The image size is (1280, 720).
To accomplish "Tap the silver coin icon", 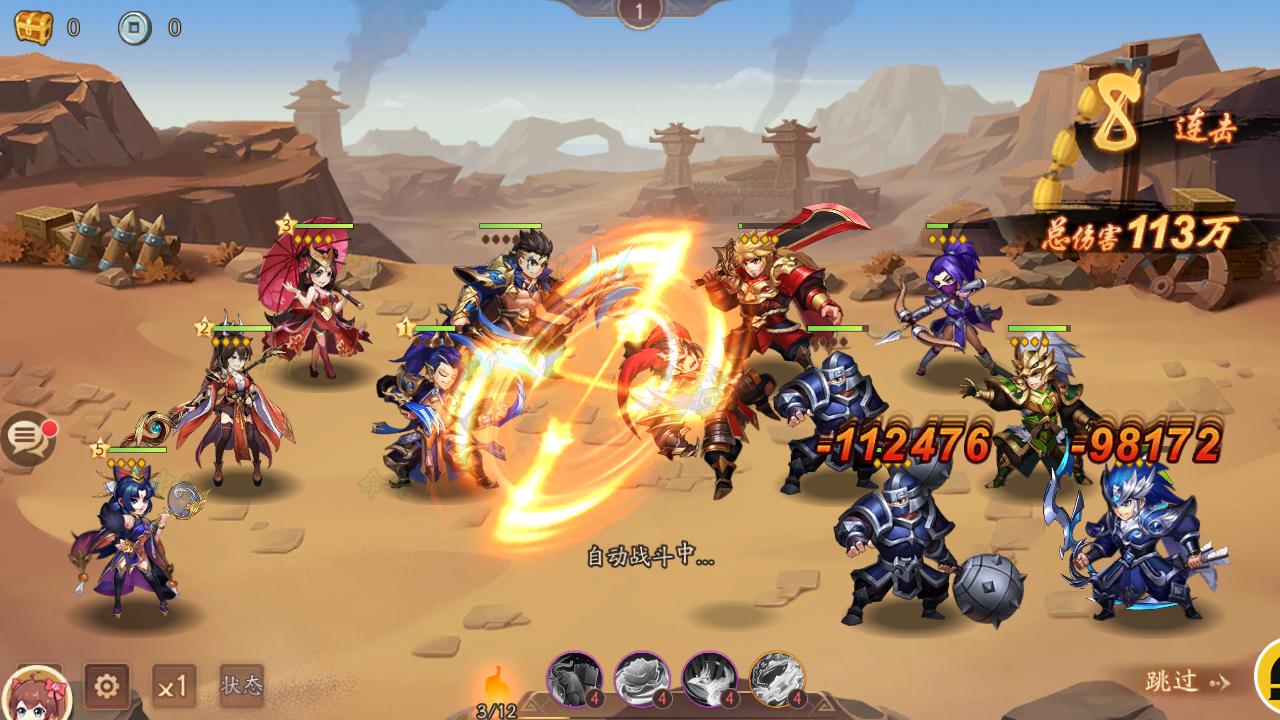I will pos(135,27).
